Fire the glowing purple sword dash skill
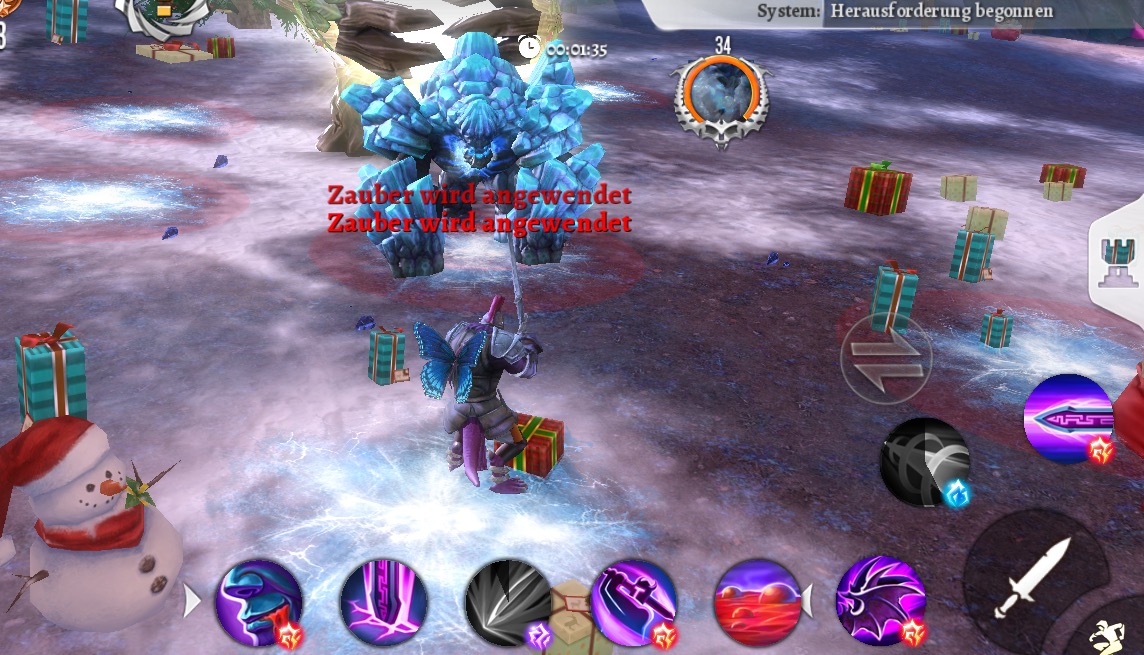This screenshot has width=1144, height=655. 1068,418
